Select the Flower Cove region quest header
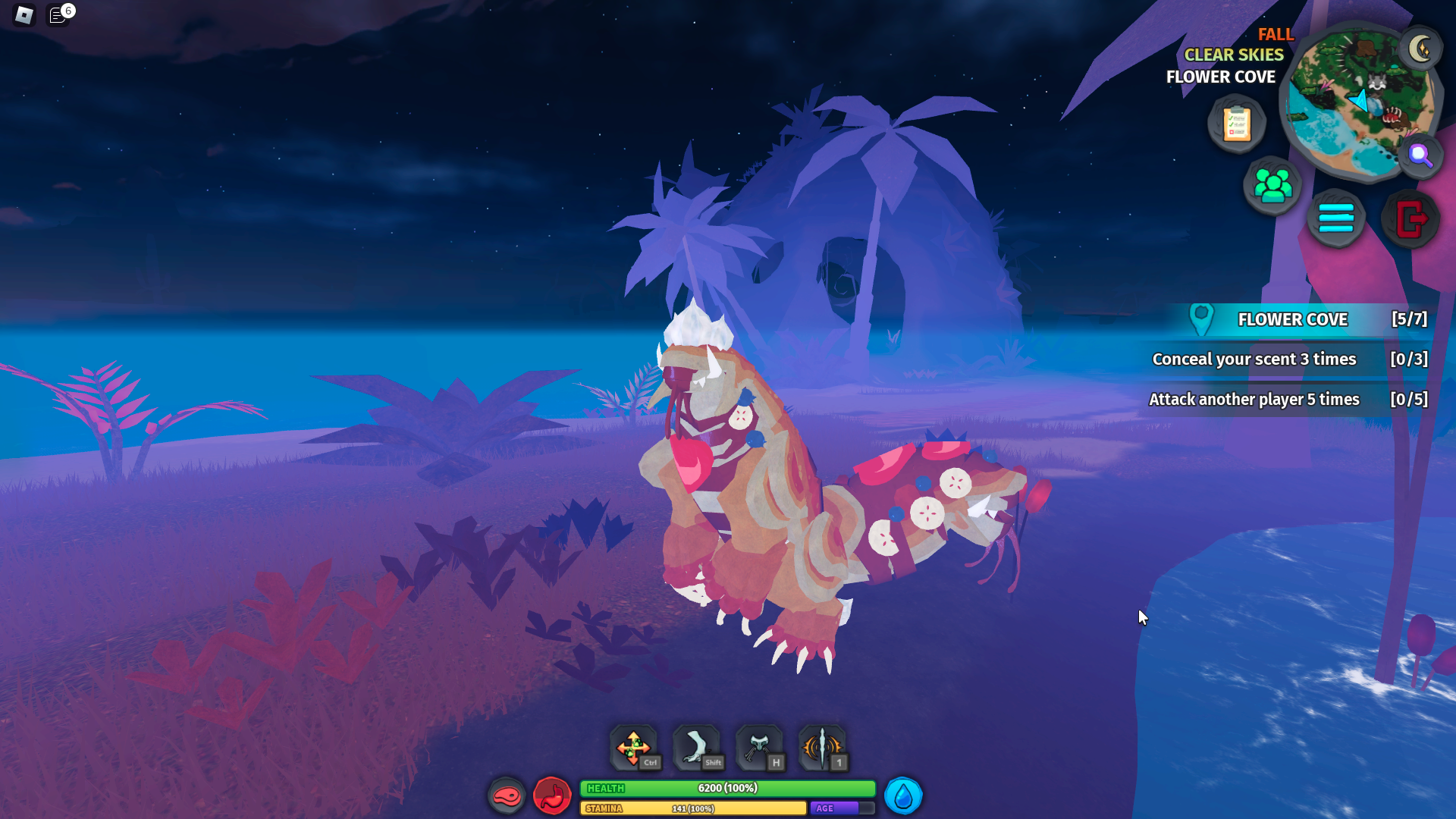Image resolution: width=1456 pixels, height=819 pixels. (x=1292, y=319)
